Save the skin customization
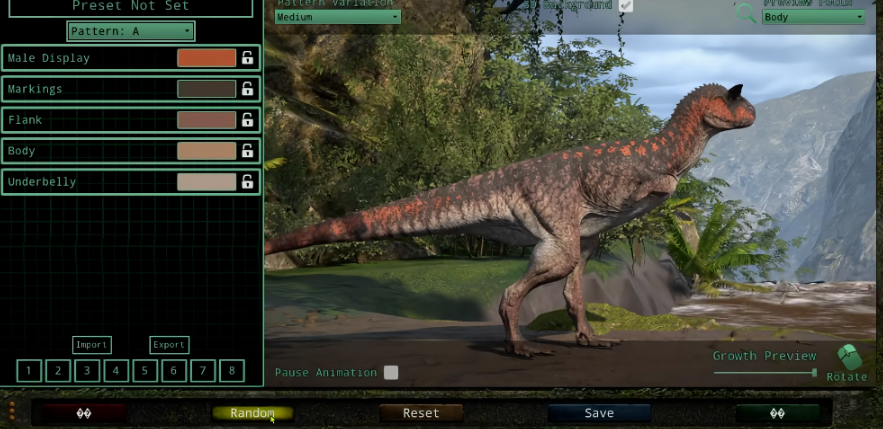Viewport: 883px width, 429px height. pos(599,413)
